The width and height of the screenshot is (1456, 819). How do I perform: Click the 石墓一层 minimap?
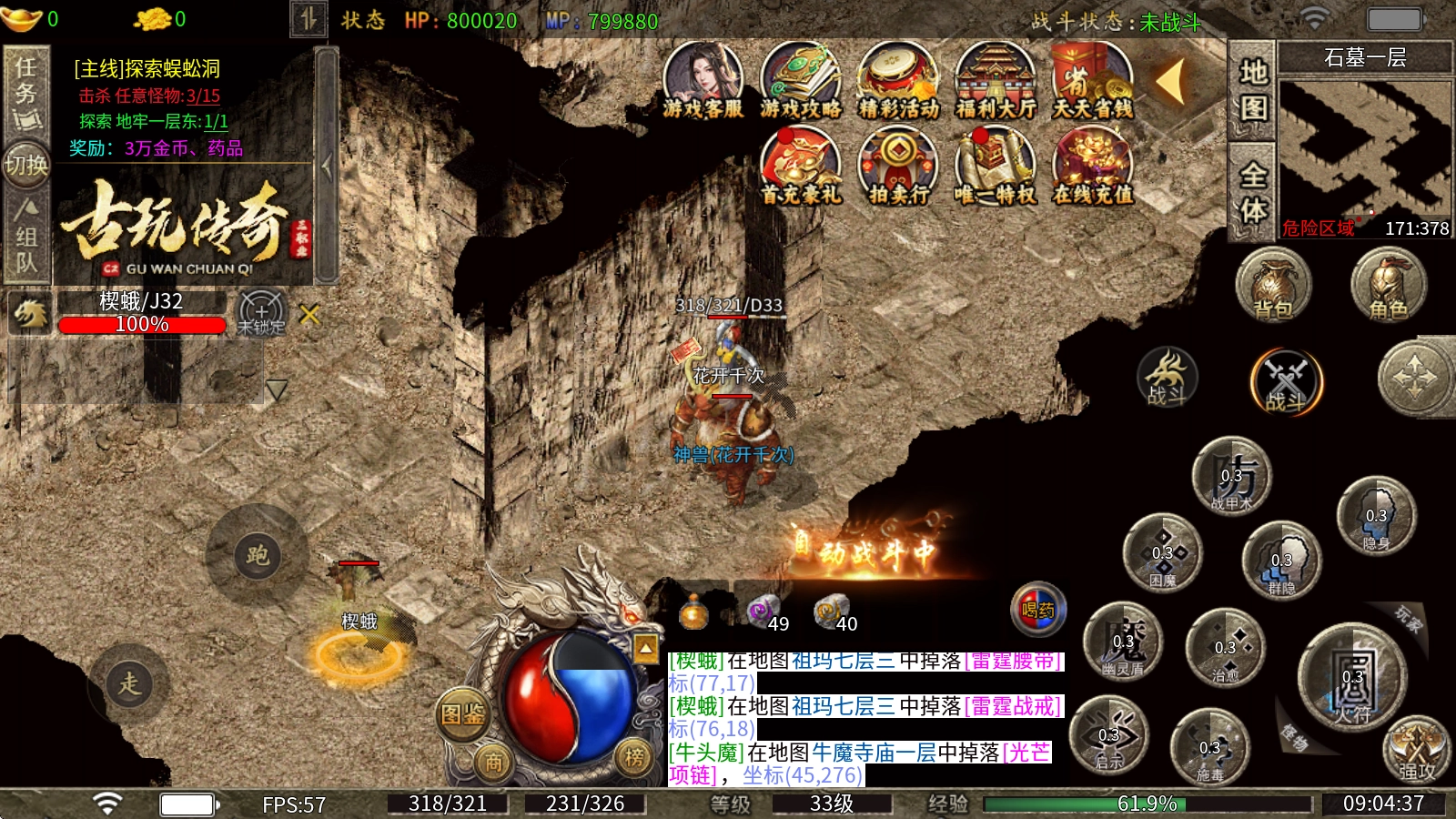pos(1364,150)
